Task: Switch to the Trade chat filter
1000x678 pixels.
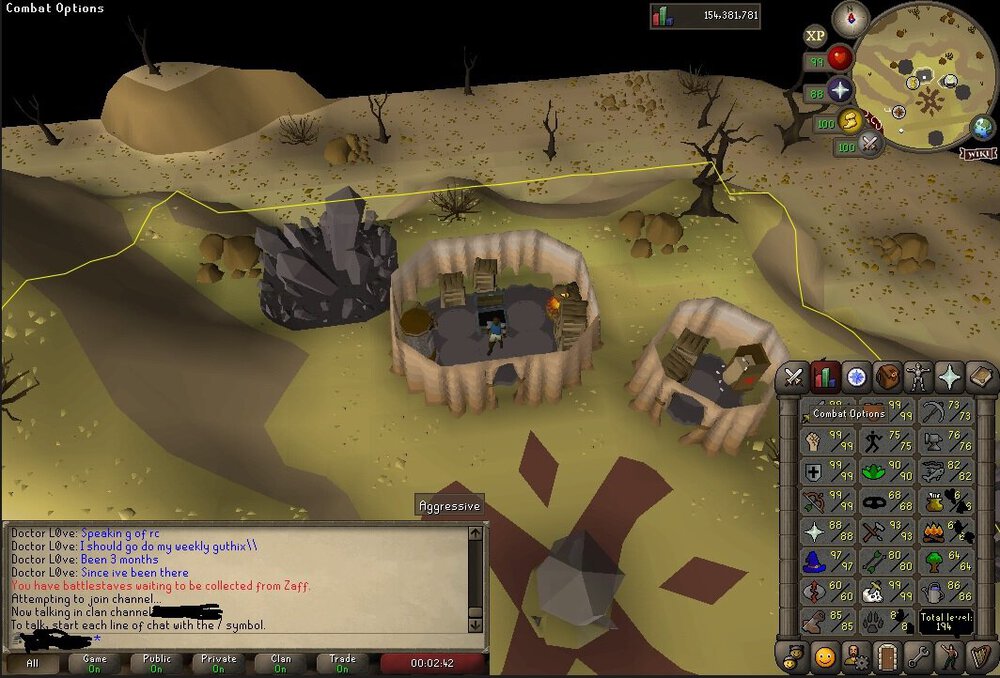Action: pyautogui.click(x=343, y=663)
